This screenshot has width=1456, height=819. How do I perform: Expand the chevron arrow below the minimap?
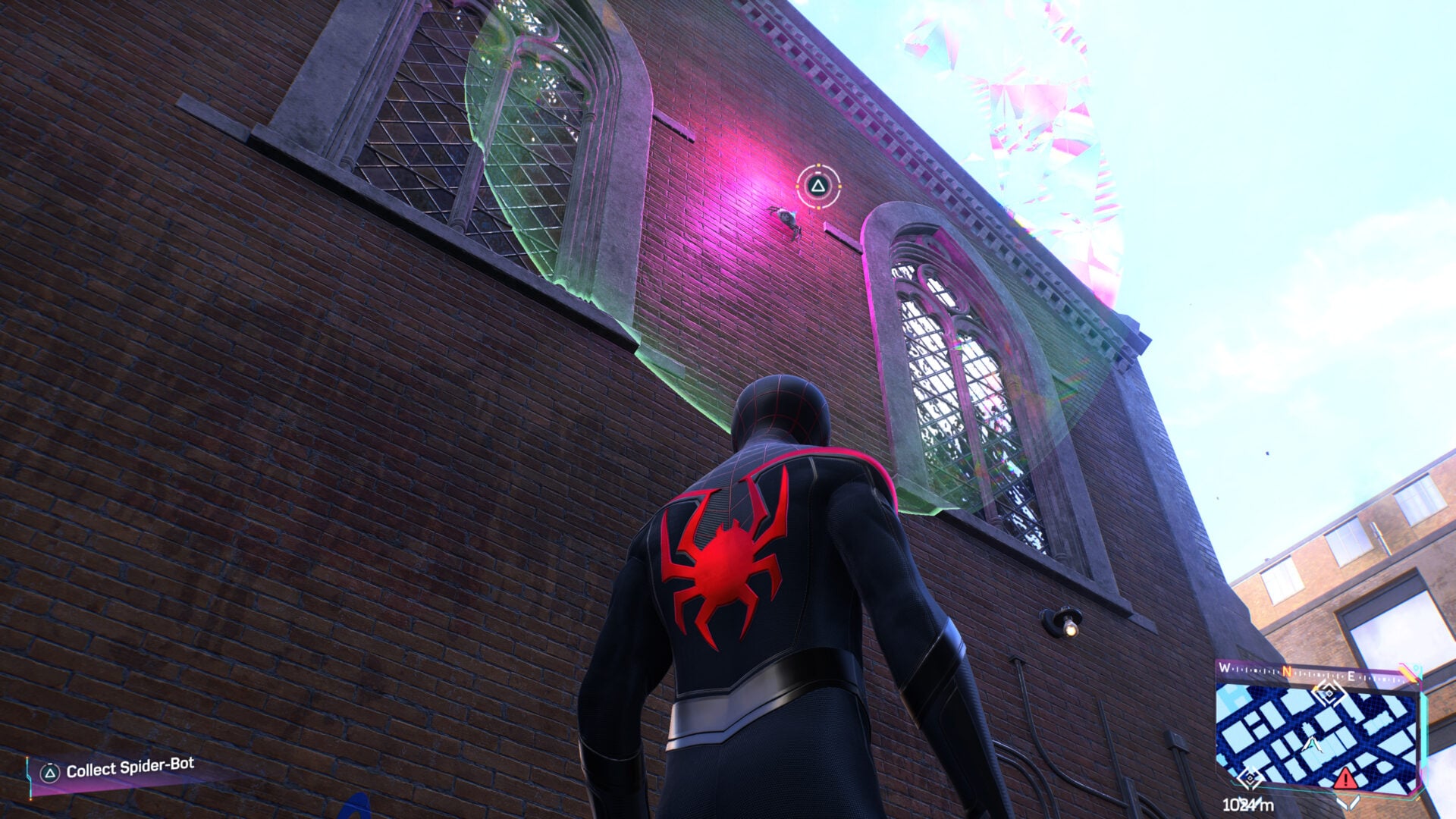click(1349, 802)
